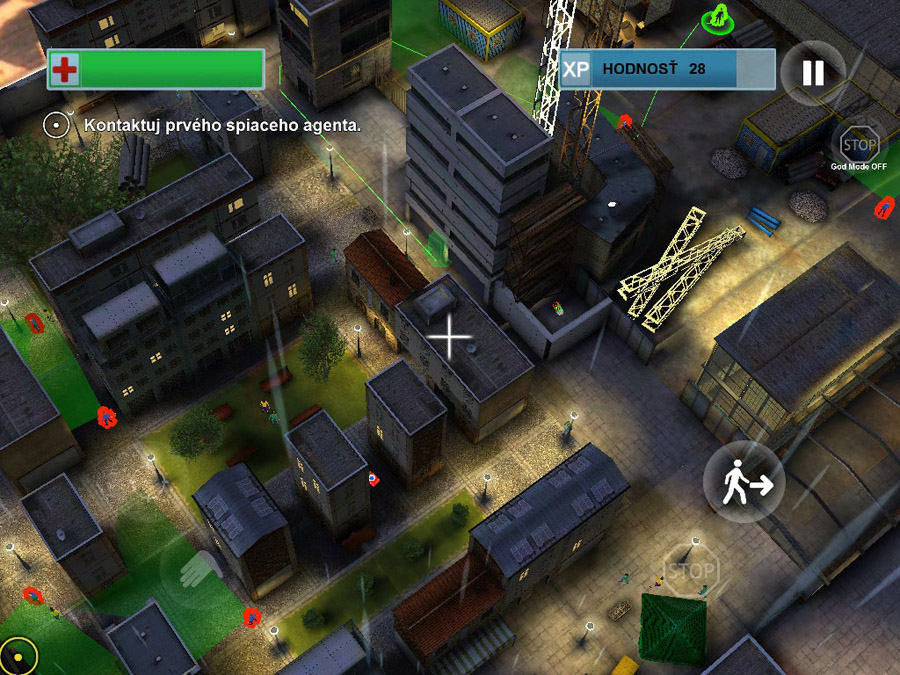Select the objective 'Kontaktuj prvého spiaceho agenta.'
Screen dimensions: 900x675
pyautogui.click(x=222, y=126)
